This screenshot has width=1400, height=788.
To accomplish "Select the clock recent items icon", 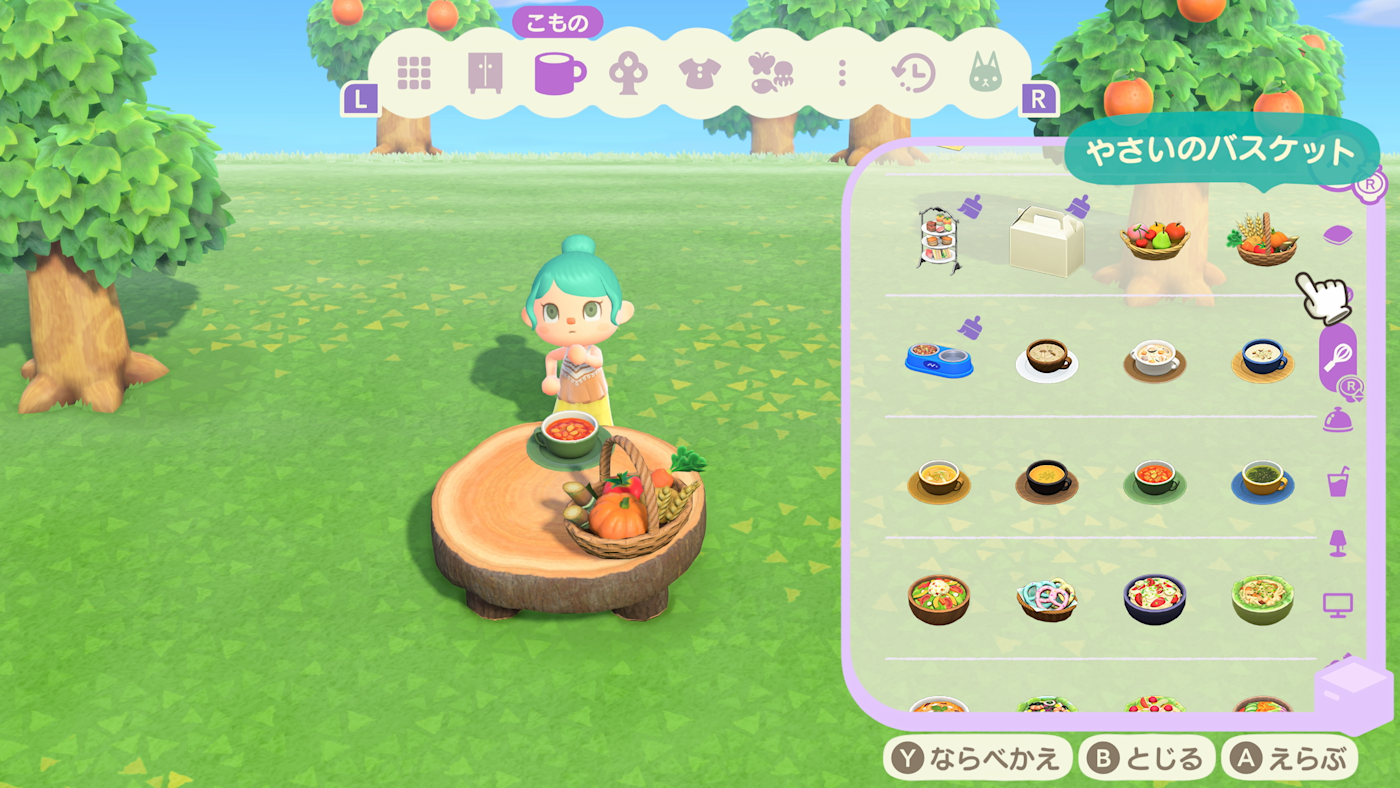I will [x=914, y=70].
